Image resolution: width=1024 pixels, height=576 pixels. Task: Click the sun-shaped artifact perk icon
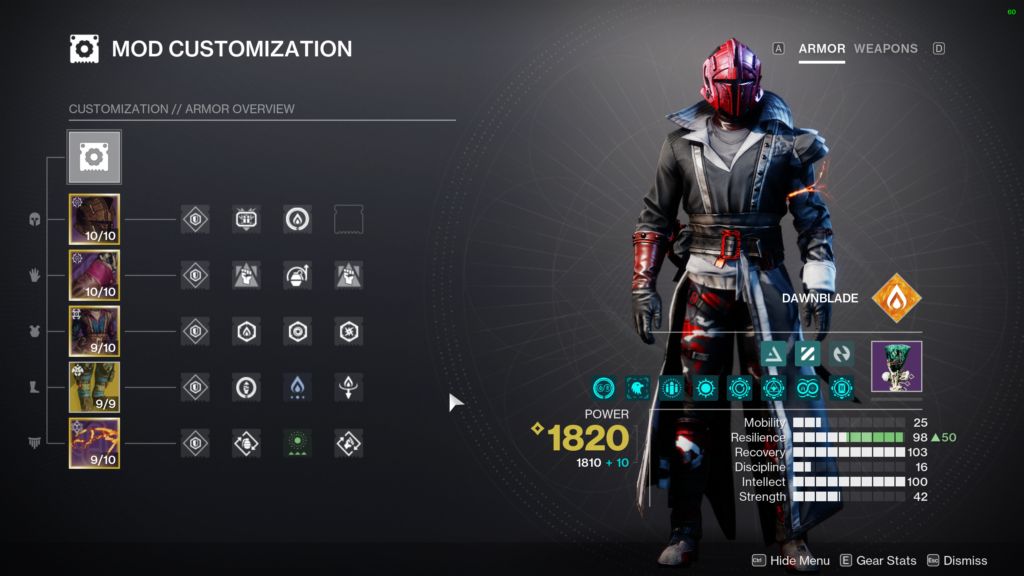coord(706,388)
